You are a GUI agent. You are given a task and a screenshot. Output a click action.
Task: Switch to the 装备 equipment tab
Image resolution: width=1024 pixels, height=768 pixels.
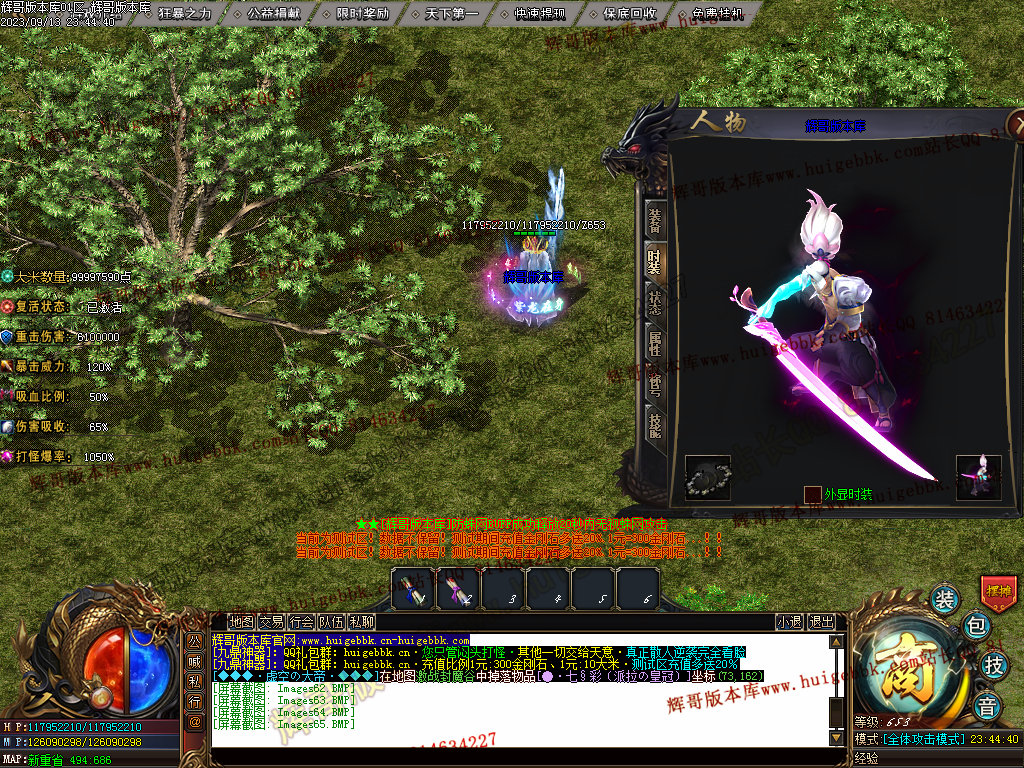click(x=654, y=221)
